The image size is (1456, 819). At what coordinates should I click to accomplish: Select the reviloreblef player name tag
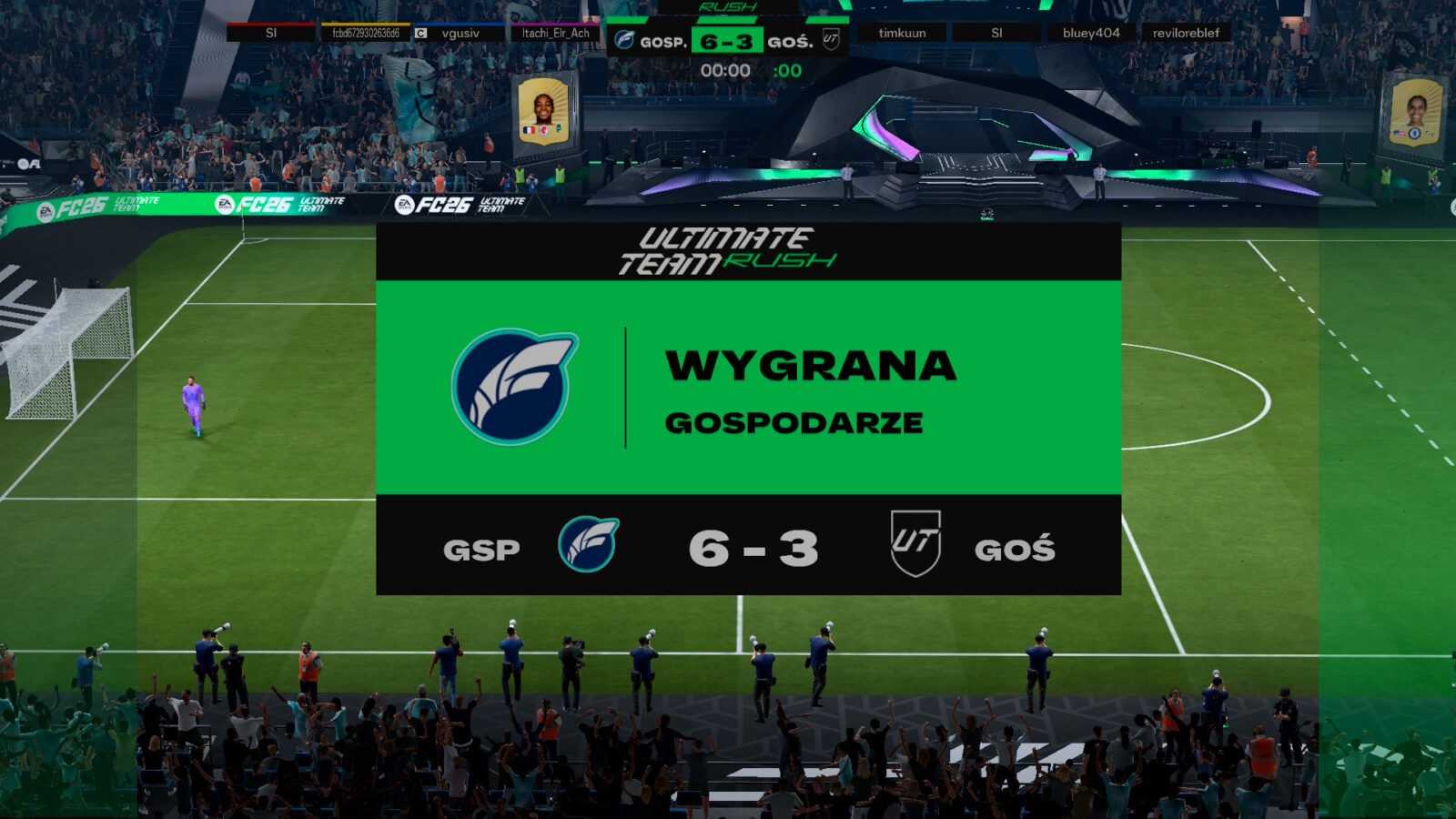click(x=1186, y=34)
